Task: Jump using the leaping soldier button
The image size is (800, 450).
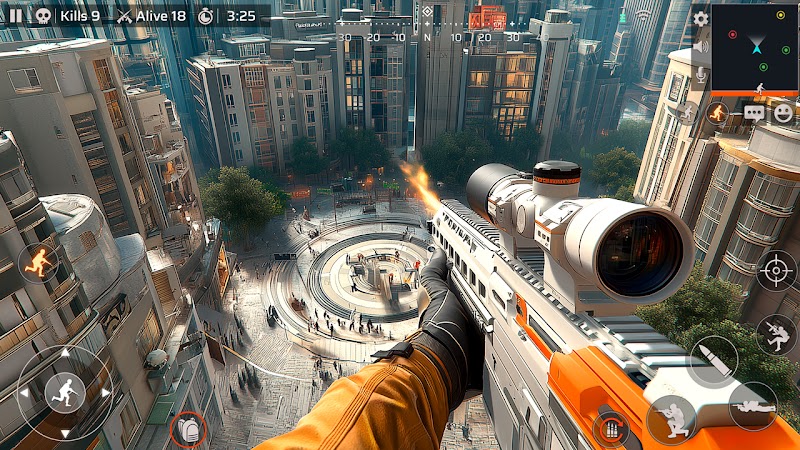Action: (x=776, y=335)
